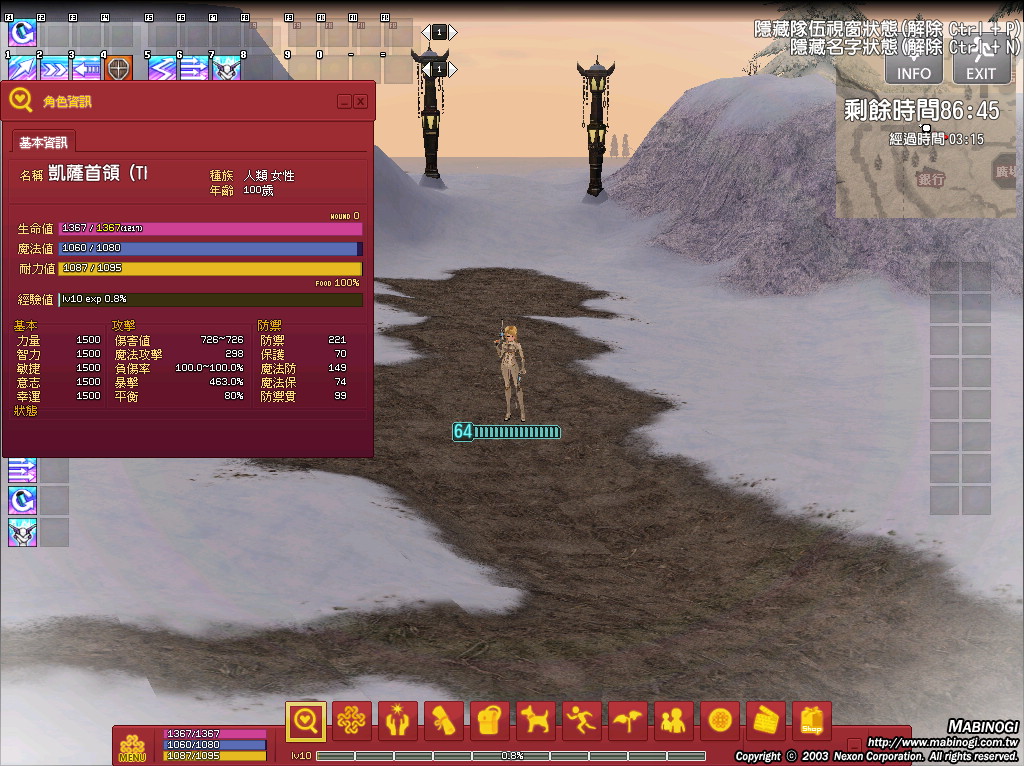This screenshot has height=766, width=1024.
Task: Open the inventory bag icon
Action: click(x=490, y=720)
